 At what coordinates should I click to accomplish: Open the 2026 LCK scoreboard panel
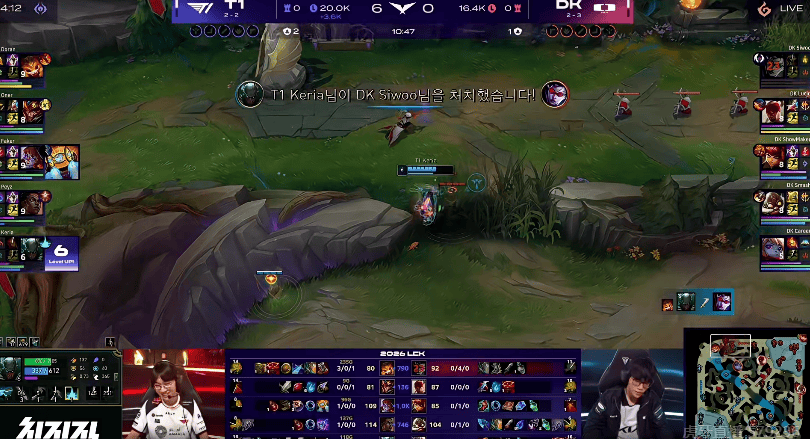coord(405,395)
